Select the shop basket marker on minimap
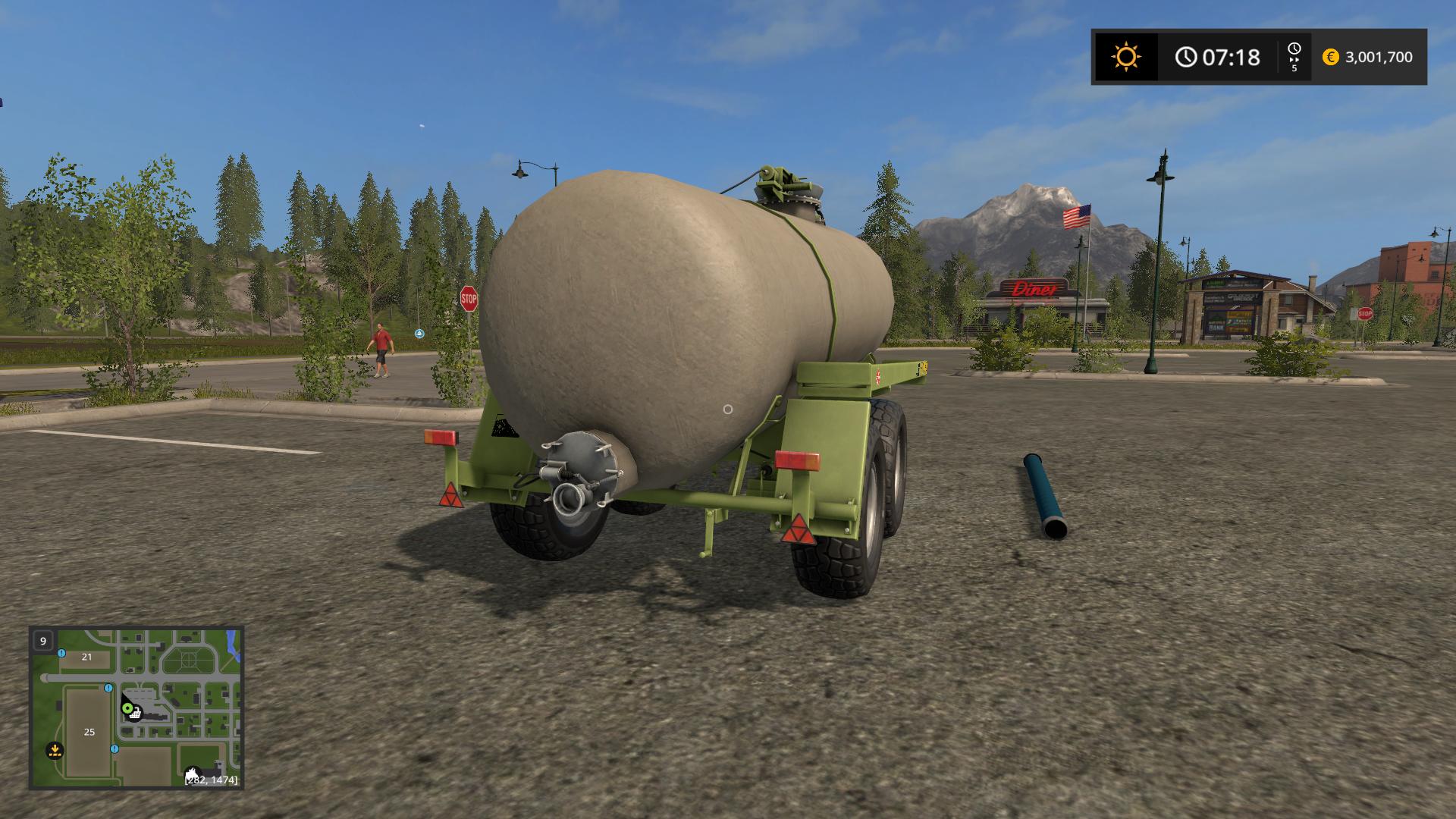Viewport: 1456px width, 819px height. pos(136,714)
